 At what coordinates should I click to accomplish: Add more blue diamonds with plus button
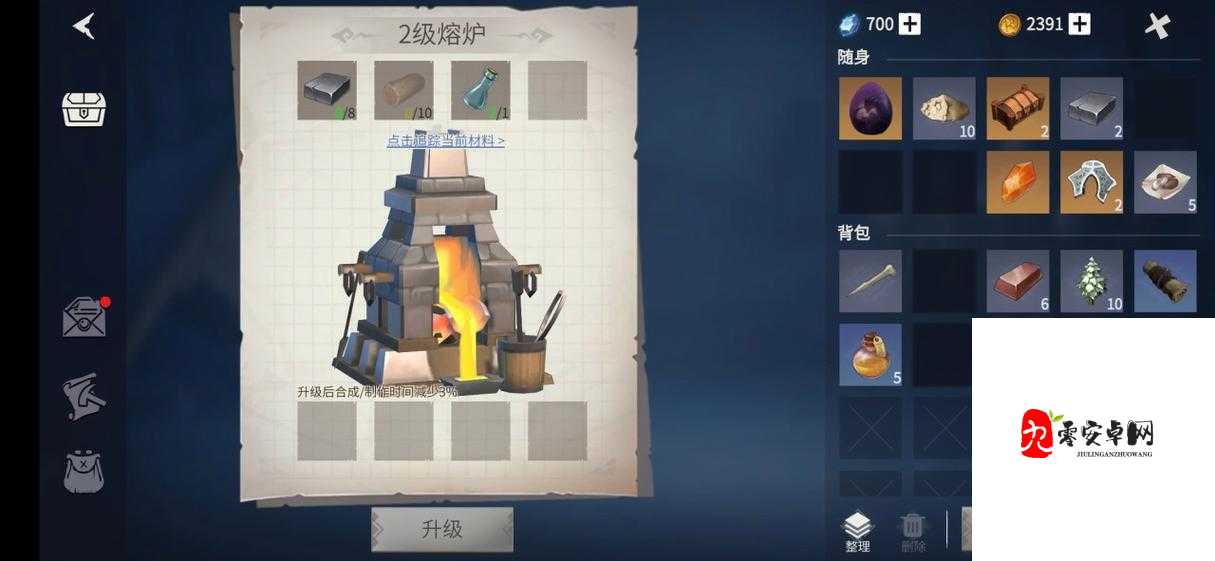pyautogui.click(x=909, y=24)
